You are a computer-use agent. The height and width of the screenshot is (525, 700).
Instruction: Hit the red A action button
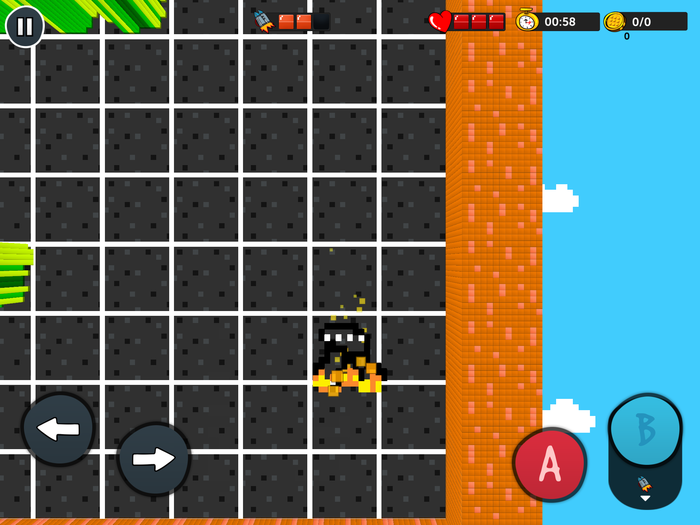point(549,464)
